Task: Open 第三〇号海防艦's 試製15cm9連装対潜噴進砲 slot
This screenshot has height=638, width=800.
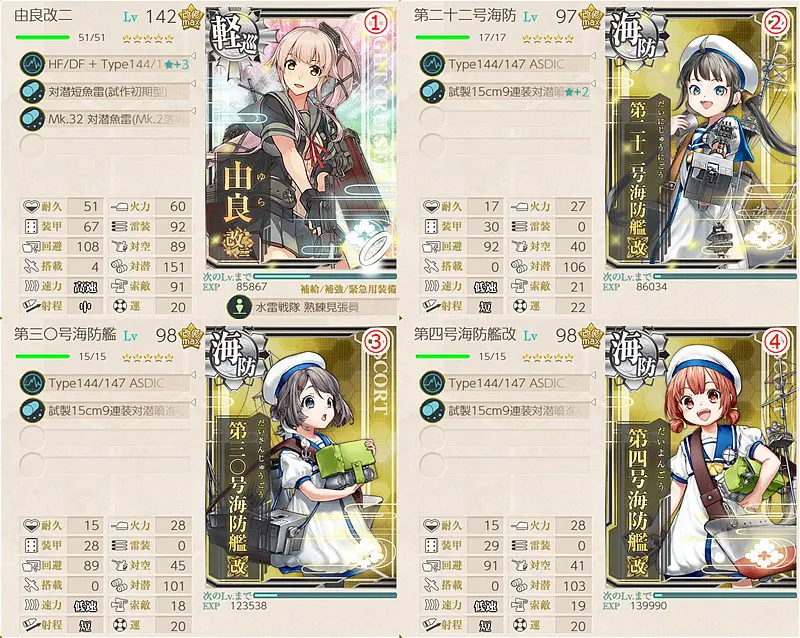Action: [105, 409]
